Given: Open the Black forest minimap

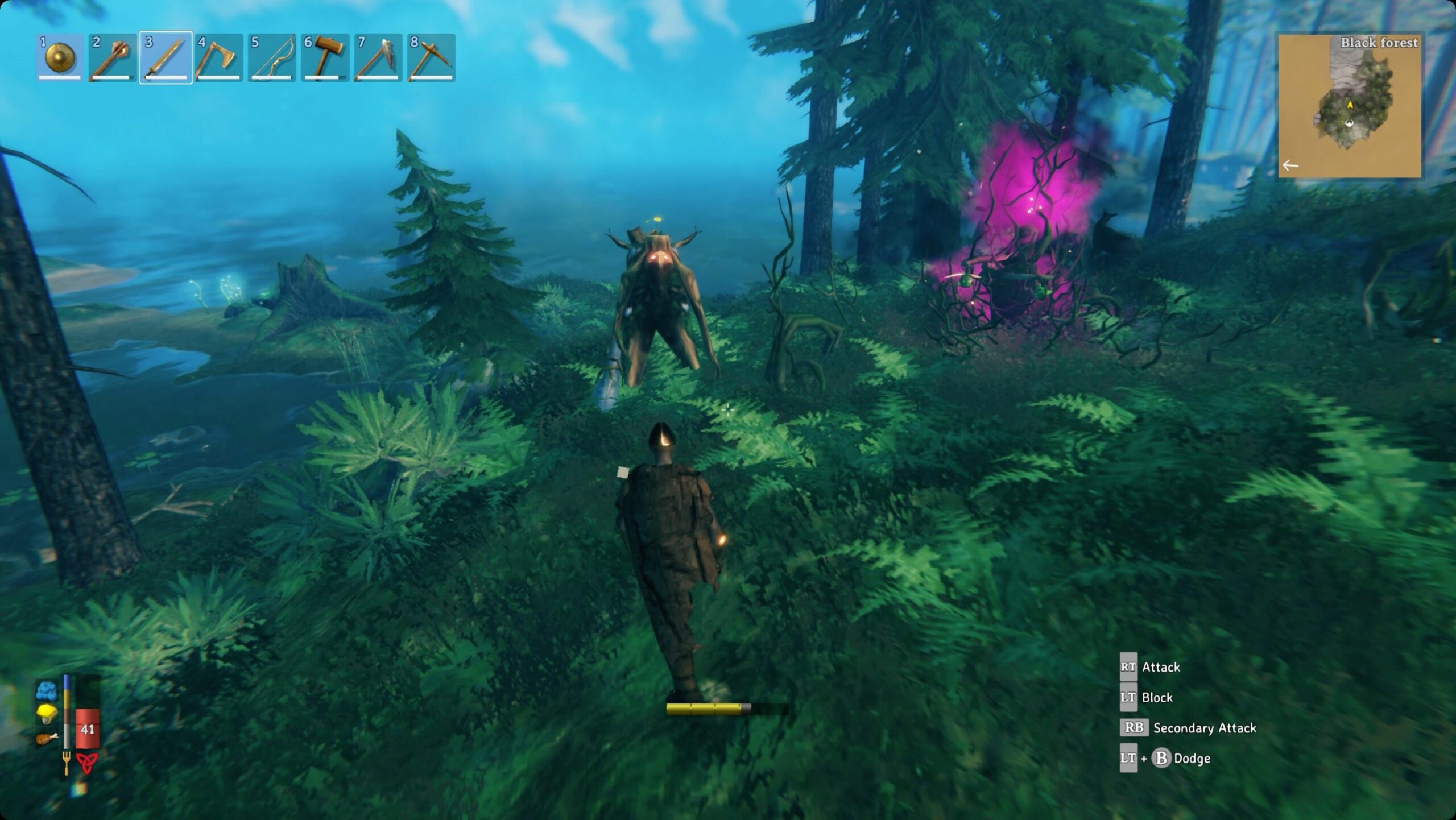Looking at the screenshot, I should click(1349, 106).
